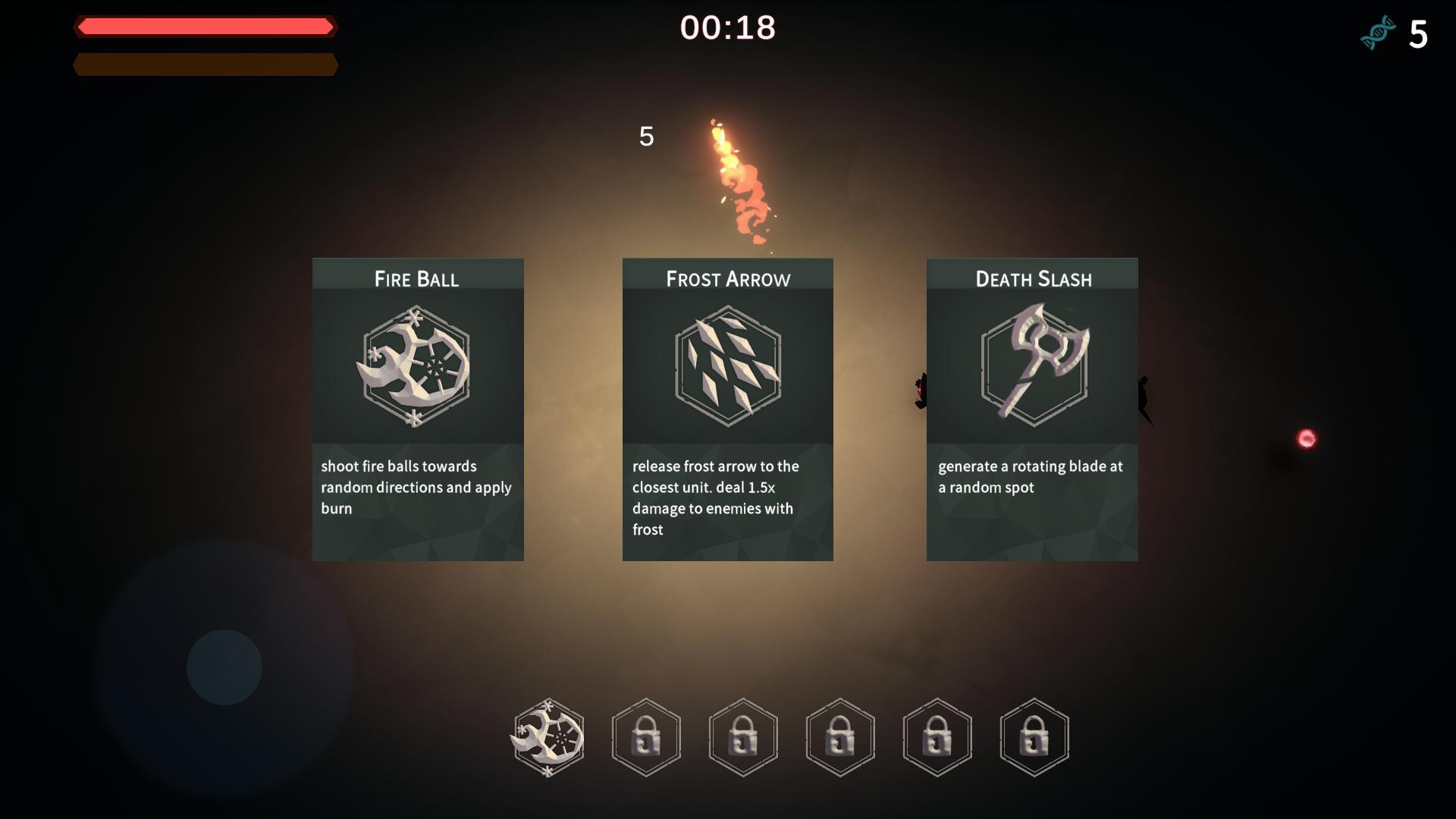This screenshot has height=819, width=1456.
Task: Select the Death Slash card
Action: (x=1032, y=409)
